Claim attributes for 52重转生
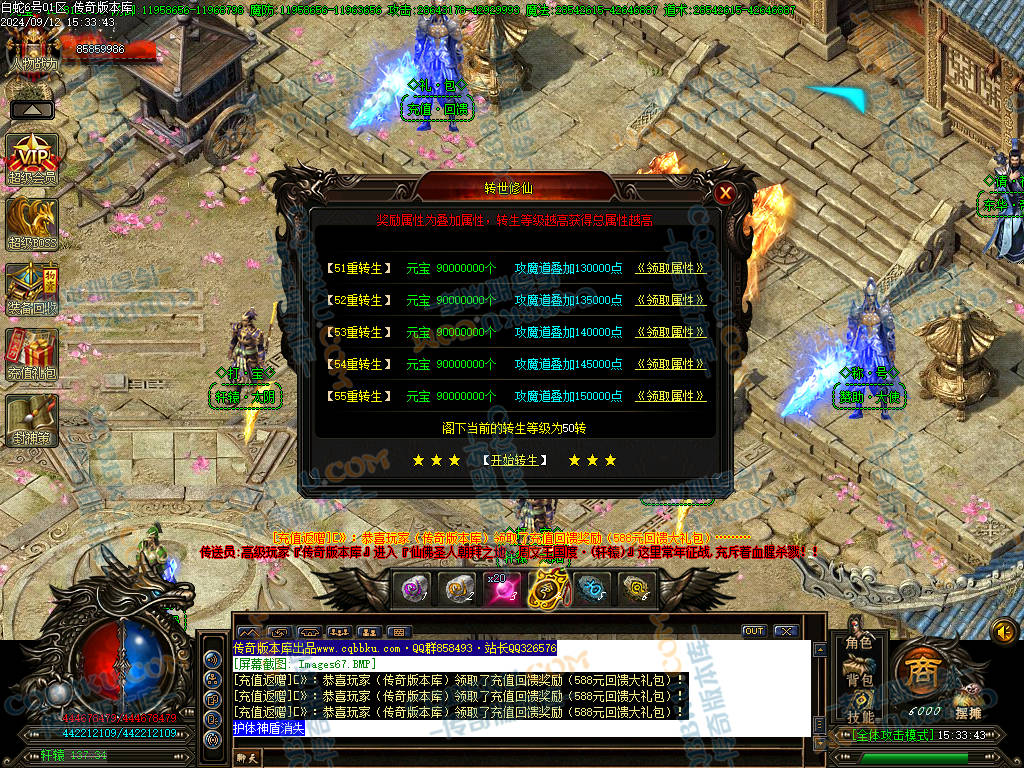This screenshot has width=1024, height=768. pos(670,300)
